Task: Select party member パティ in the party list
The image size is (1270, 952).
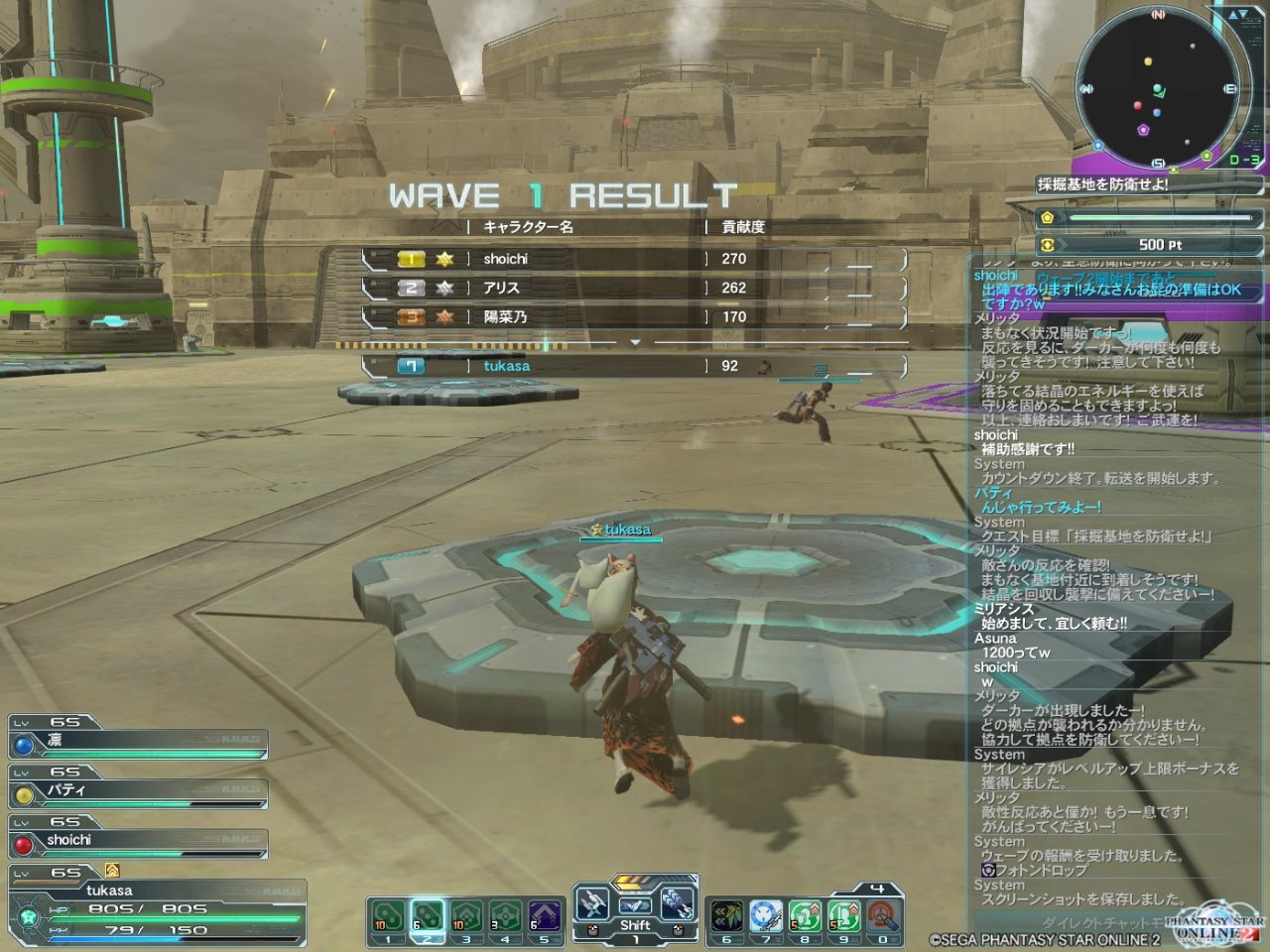Action: point(139,792)
